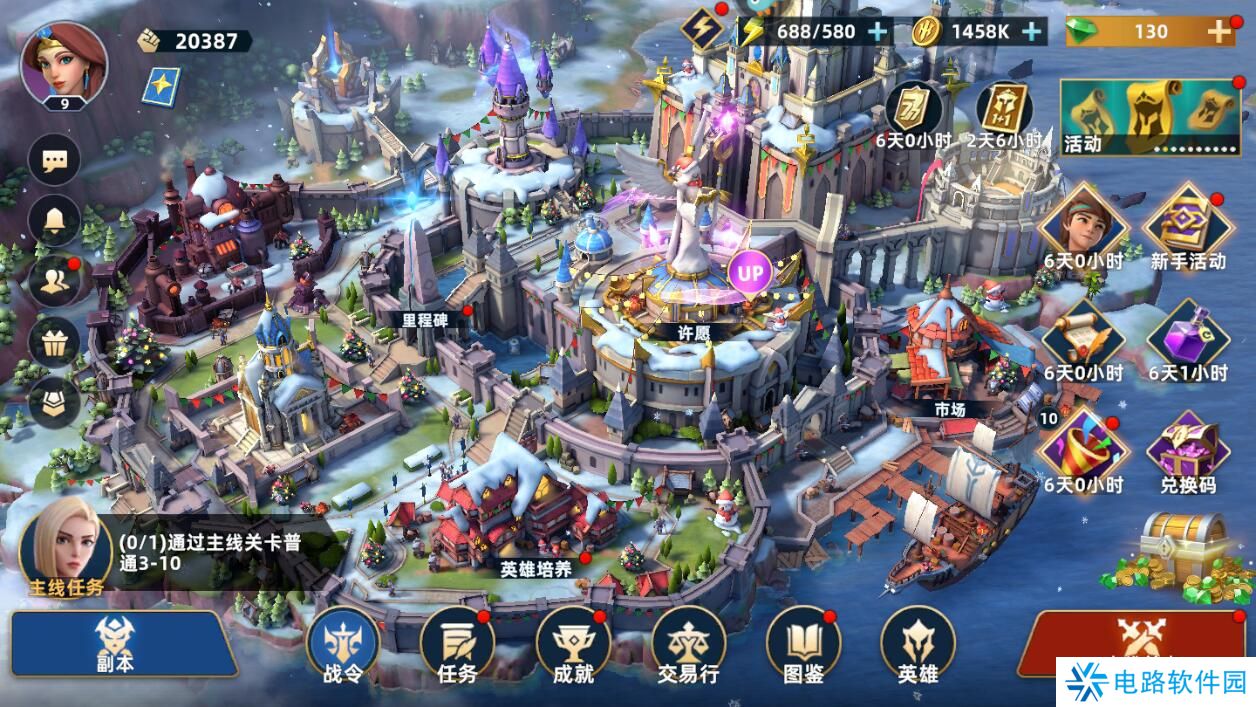Open the friends icon in left sidebar
This screenshot has width=1256, height=707.
[54, 282]
